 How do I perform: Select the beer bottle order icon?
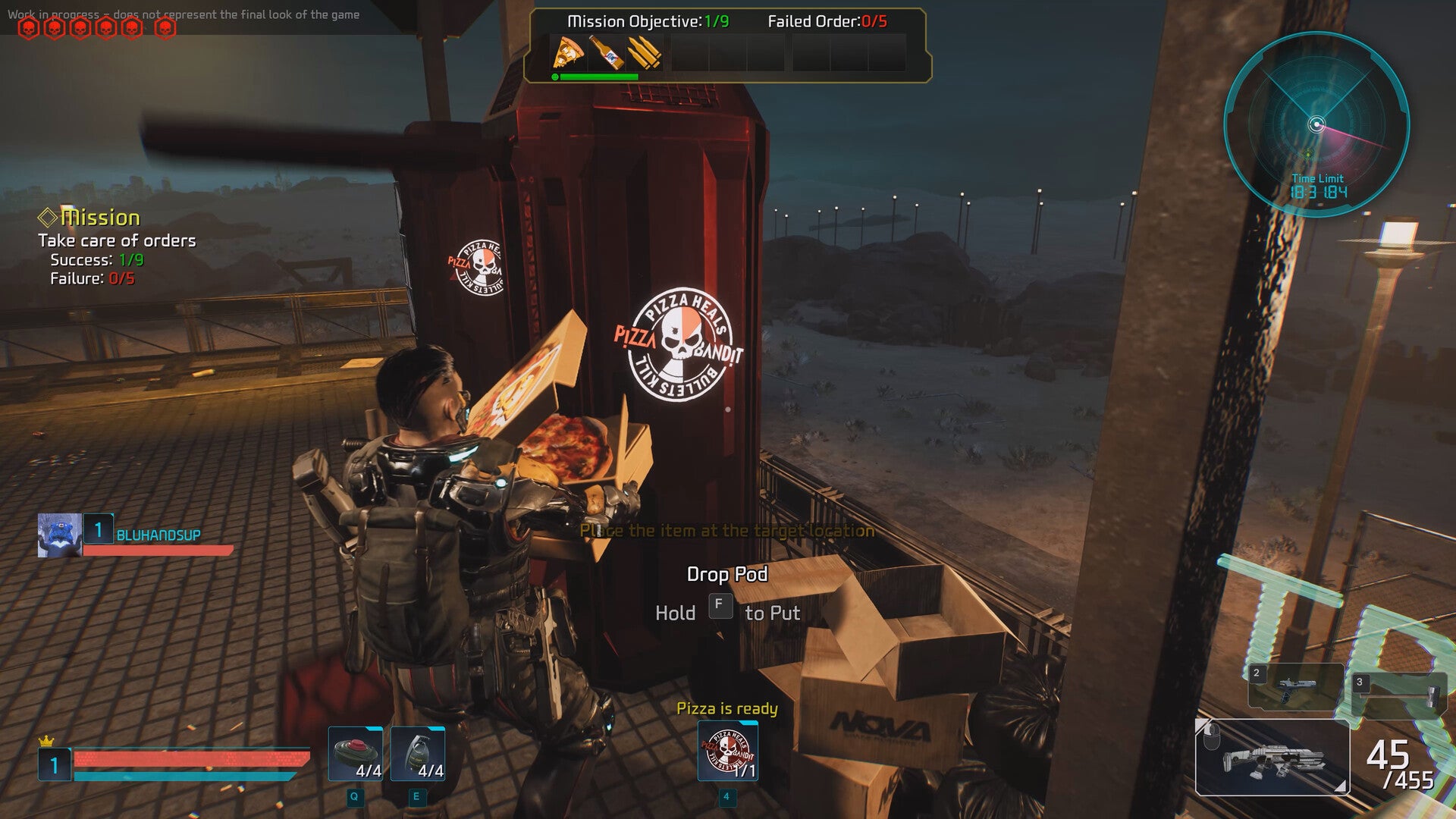click(606, 53)
